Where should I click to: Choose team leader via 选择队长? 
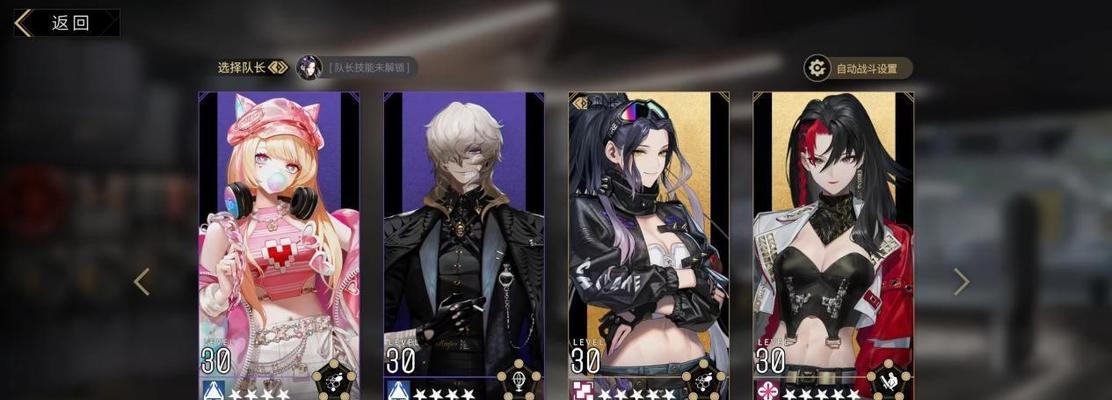tap(252, 68)
